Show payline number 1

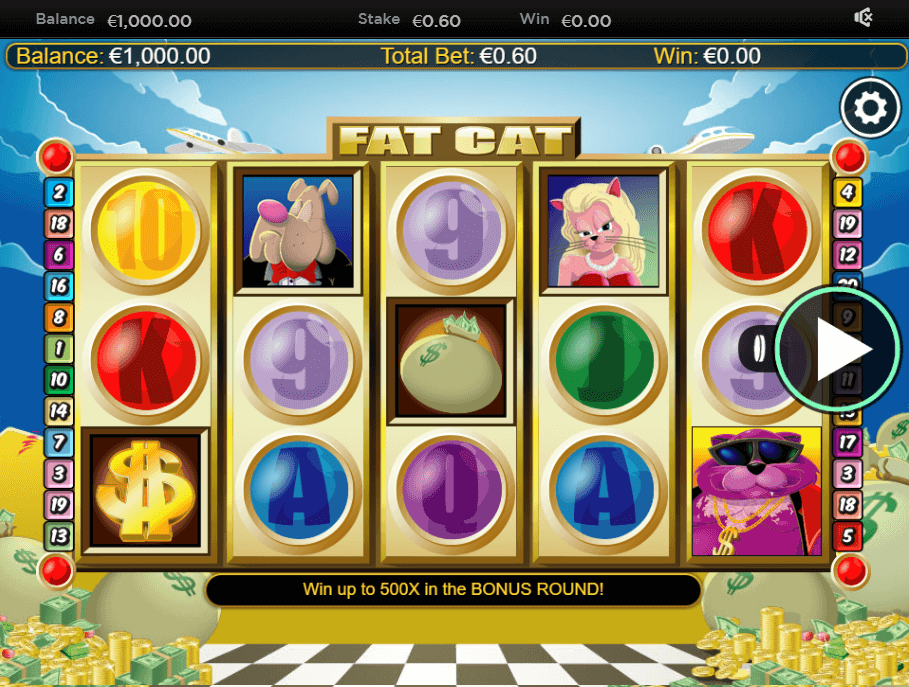(x=58, y=349)
